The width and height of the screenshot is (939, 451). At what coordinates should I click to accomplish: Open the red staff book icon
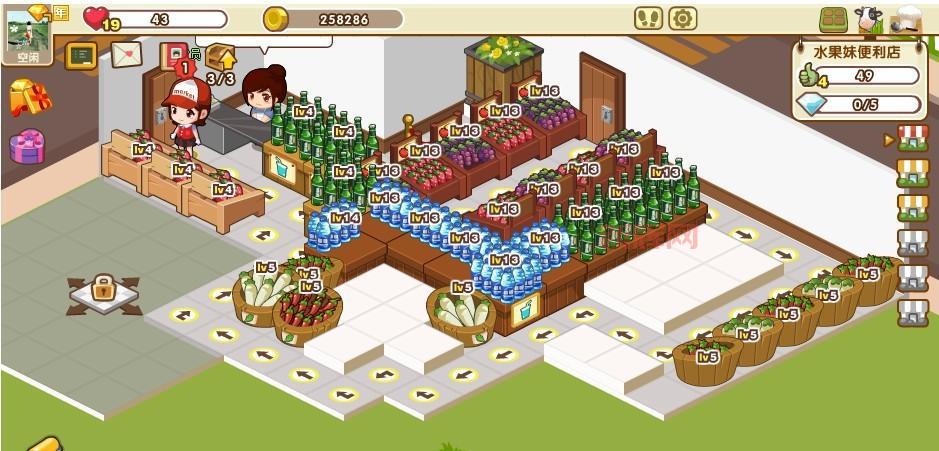pyautogui.click(x=172, y=54)
